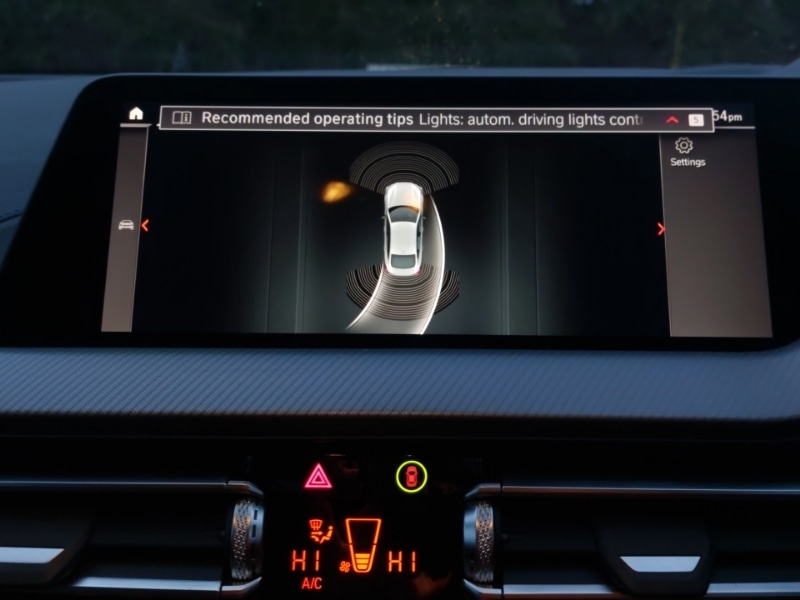Open the notification count badge
Viewport: 800px width, 600px height.
point(696,120)
